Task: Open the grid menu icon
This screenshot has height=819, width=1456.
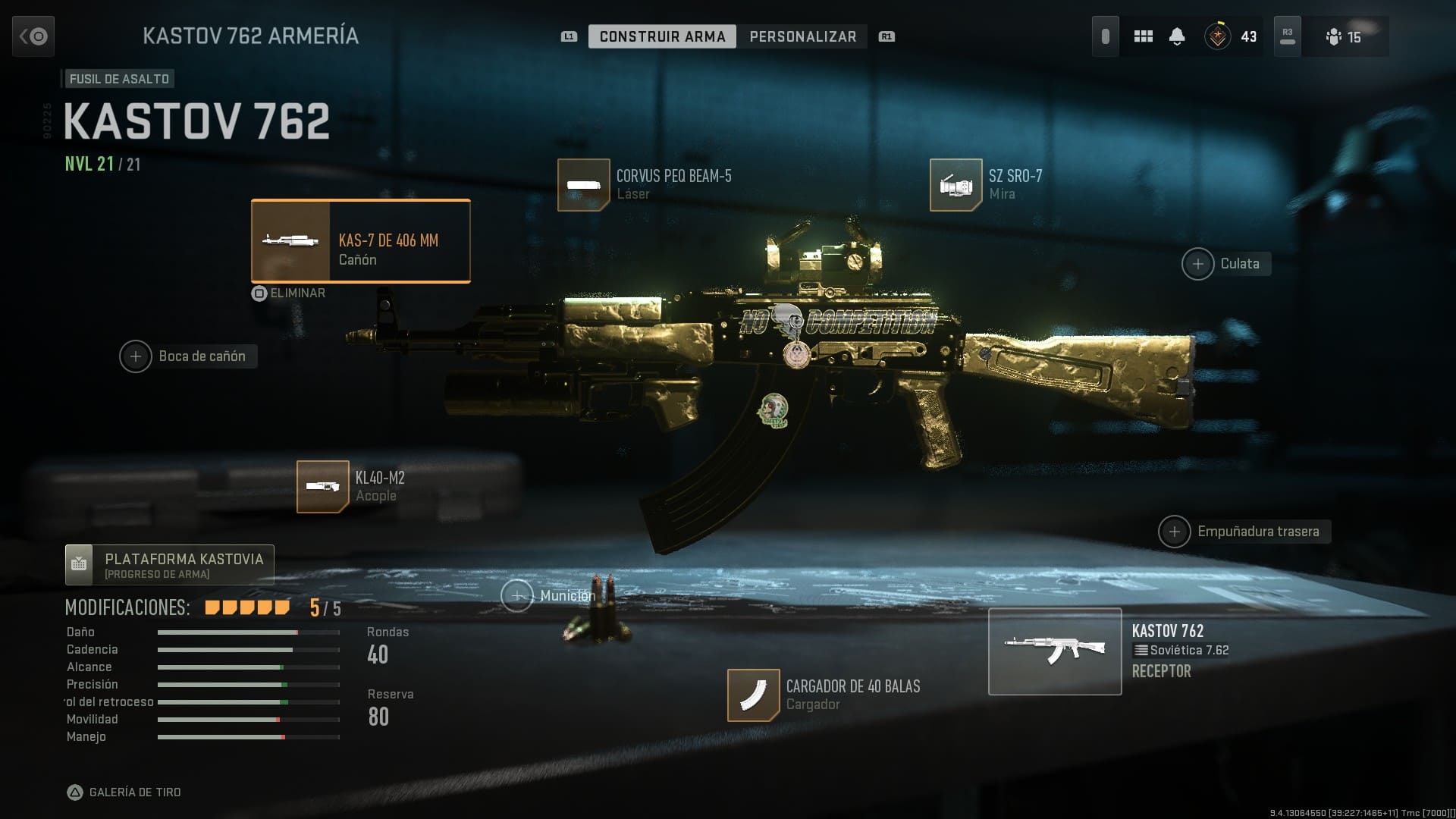Action: (x=1143, y=36)
